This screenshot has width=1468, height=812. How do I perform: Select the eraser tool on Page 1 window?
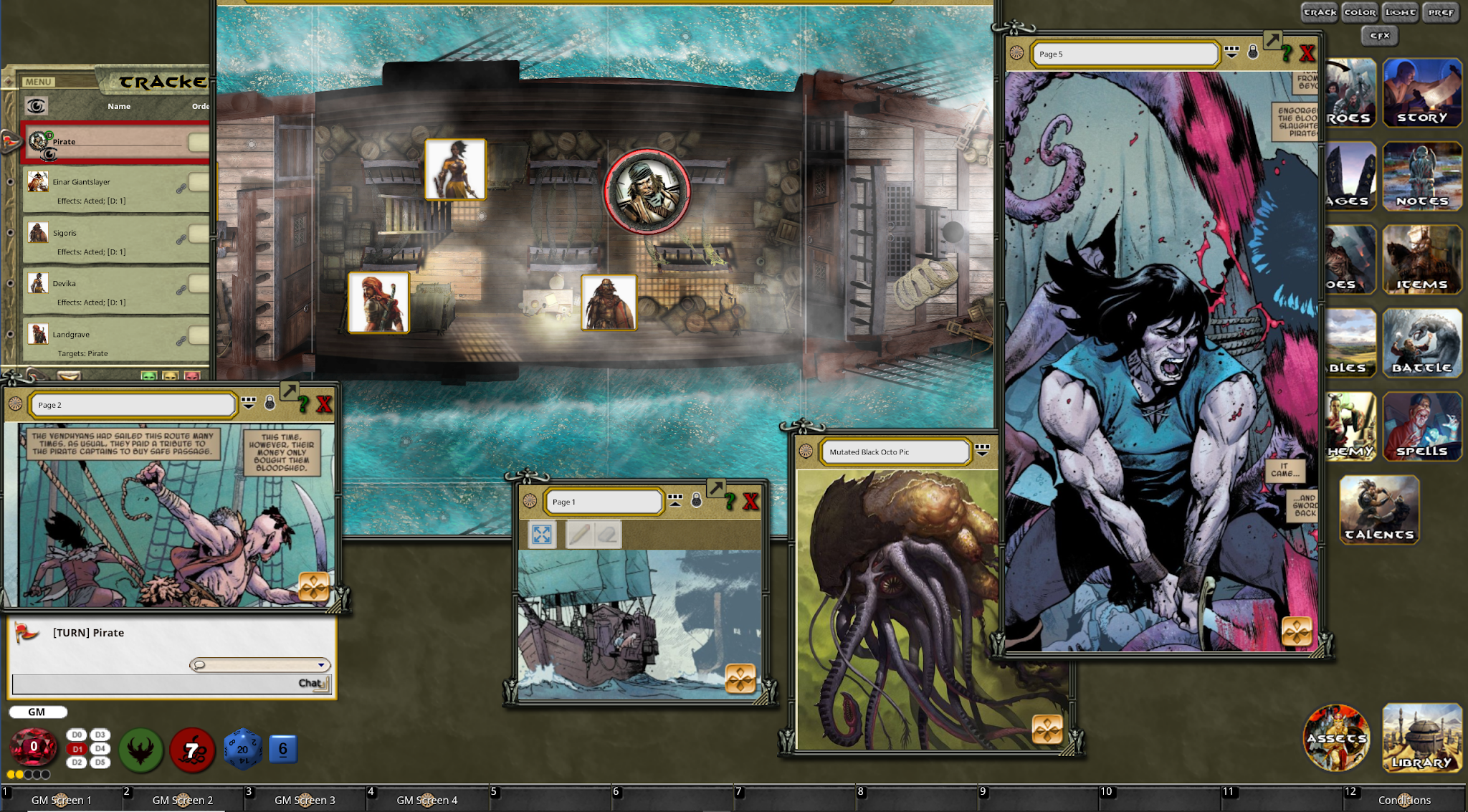607,535
